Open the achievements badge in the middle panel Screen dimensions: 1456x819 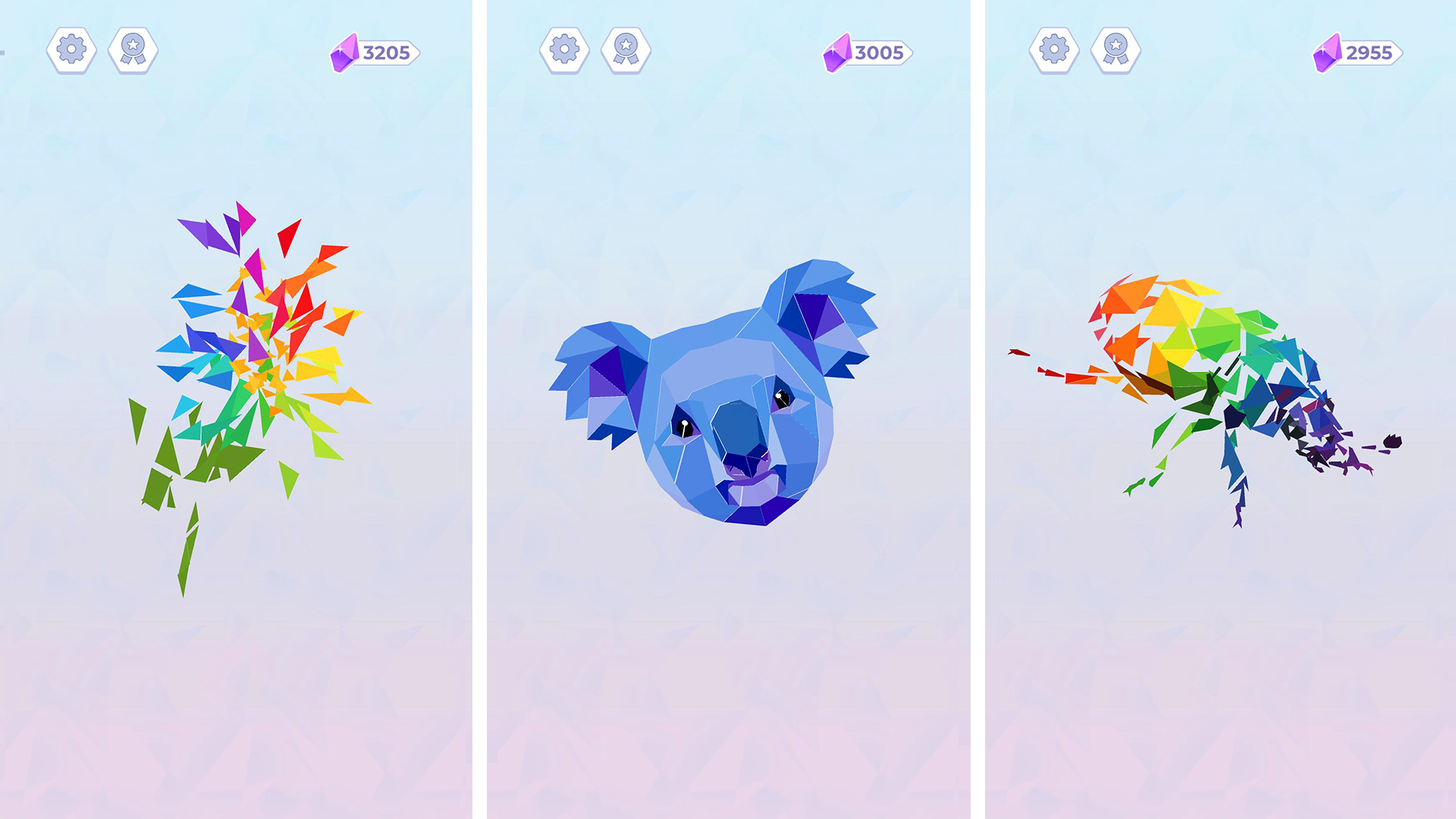point(624,51)
